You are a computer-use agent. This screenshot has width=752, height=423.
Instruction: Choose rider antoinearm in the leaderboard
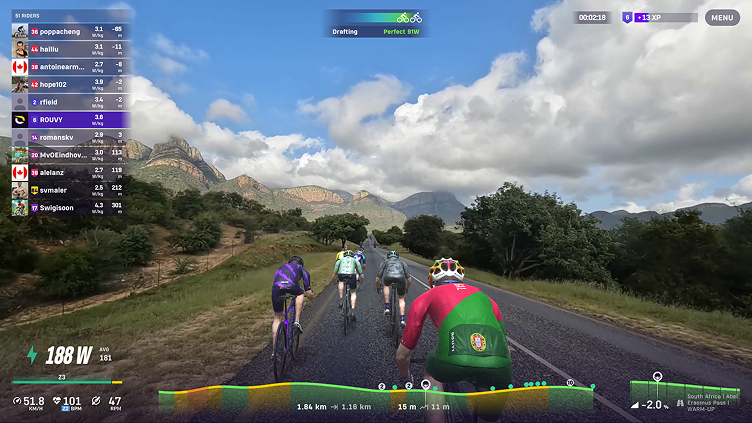[69, 66]
